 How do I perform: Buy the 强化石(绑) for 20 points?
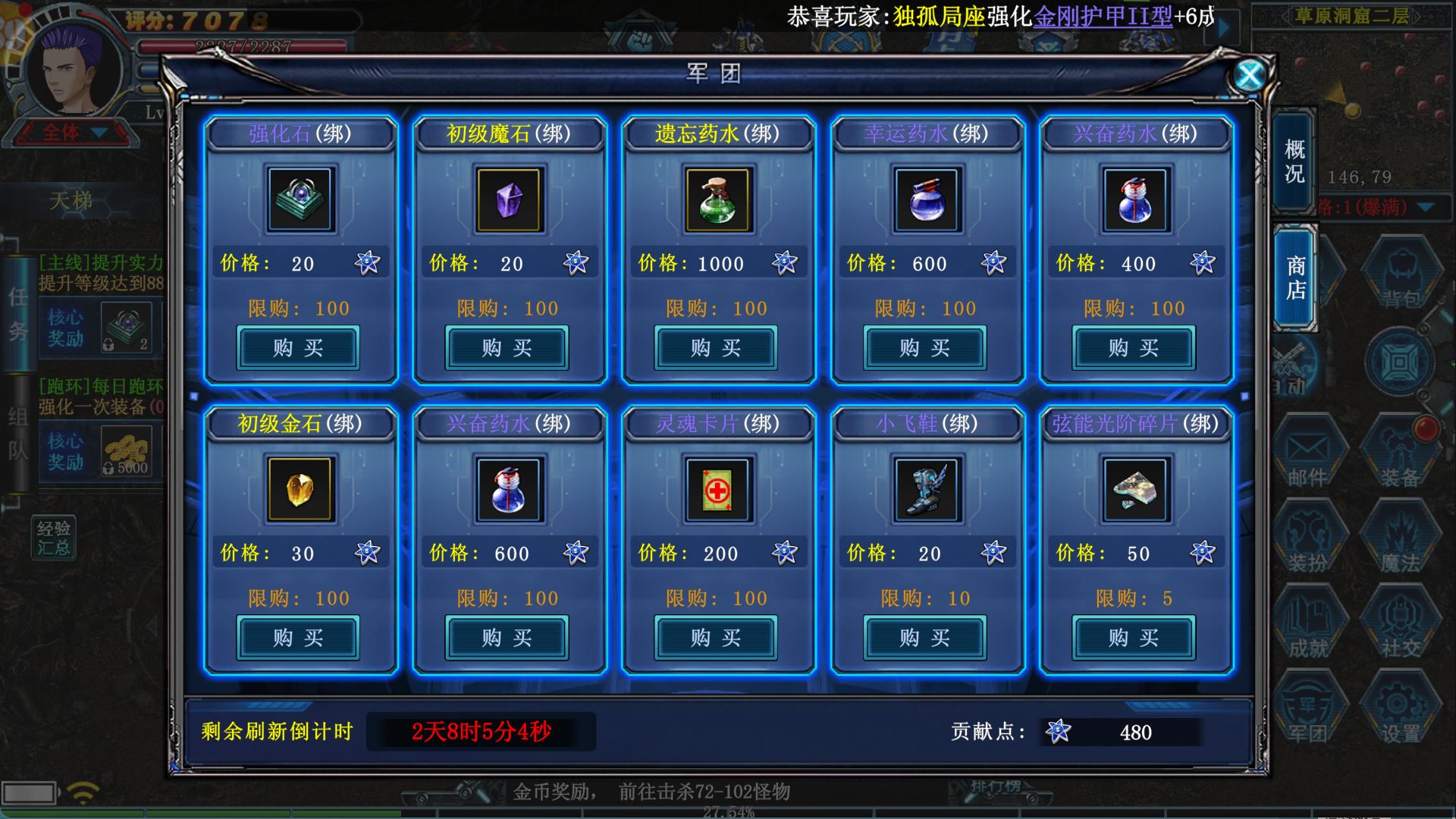pyautogui.click(x=298, y=348)
